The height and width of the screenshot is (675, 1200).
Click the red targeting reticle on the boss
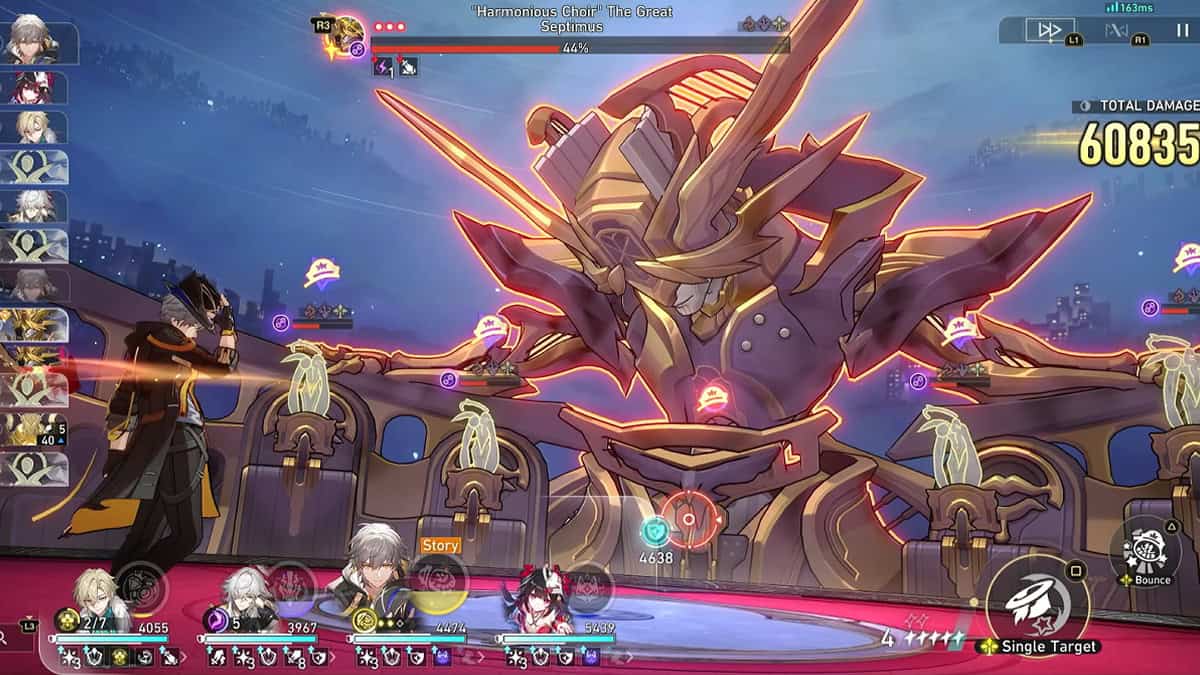click(x=688, y=520)
